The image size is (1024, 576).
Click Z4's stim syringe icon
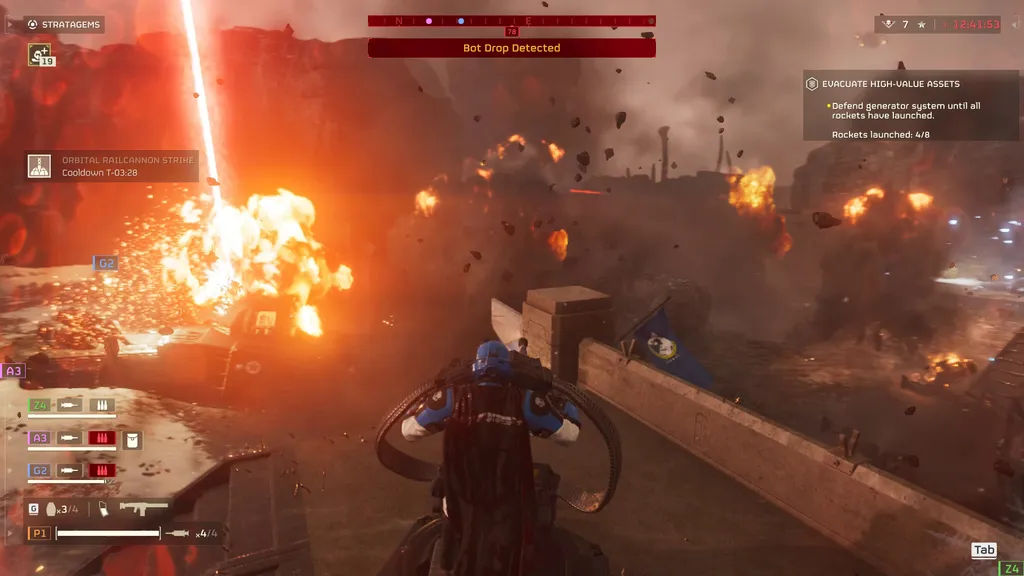click(70, 405)
